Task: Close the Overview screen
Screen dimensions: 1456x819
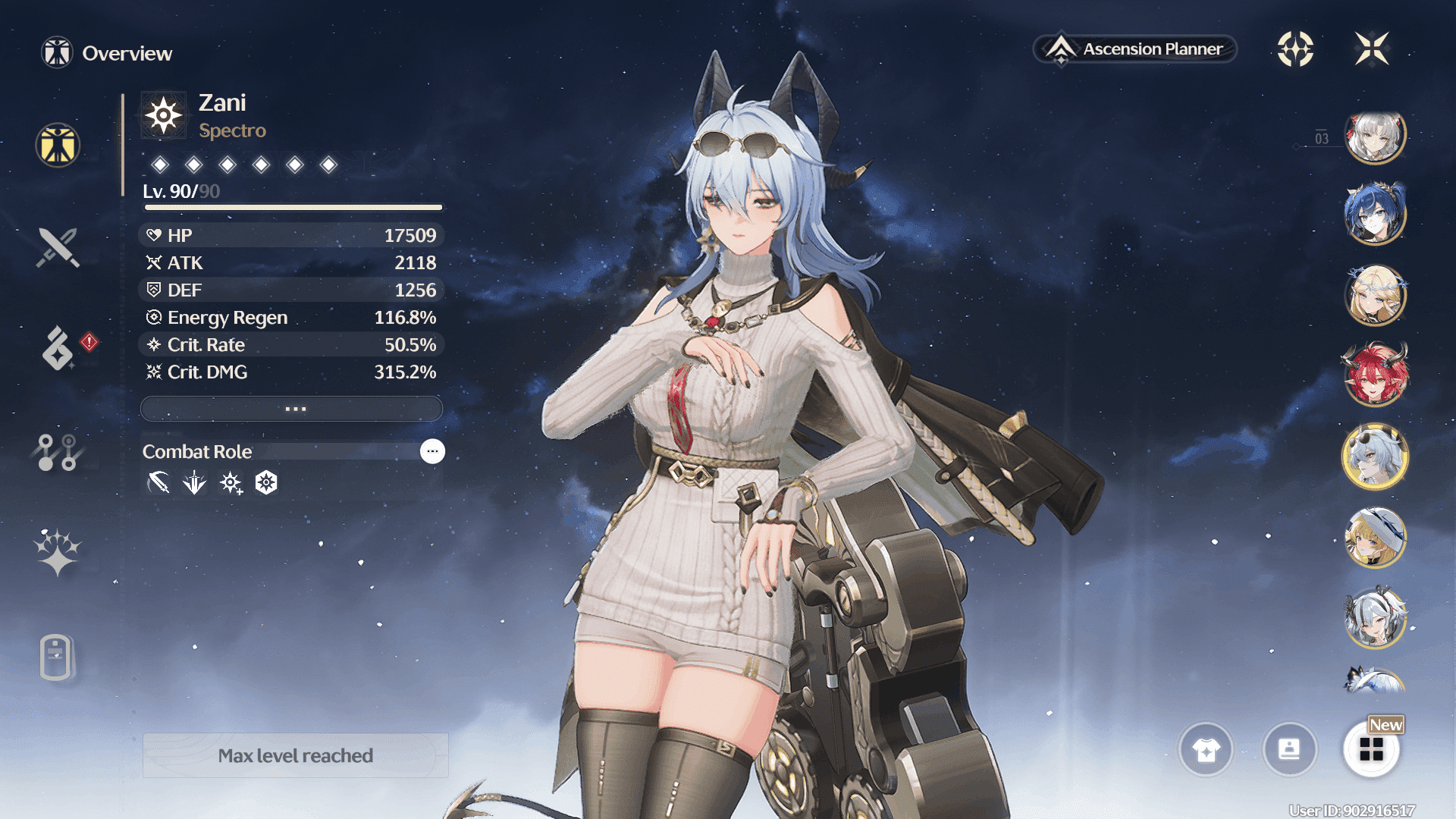Action: pos(1371,49)
